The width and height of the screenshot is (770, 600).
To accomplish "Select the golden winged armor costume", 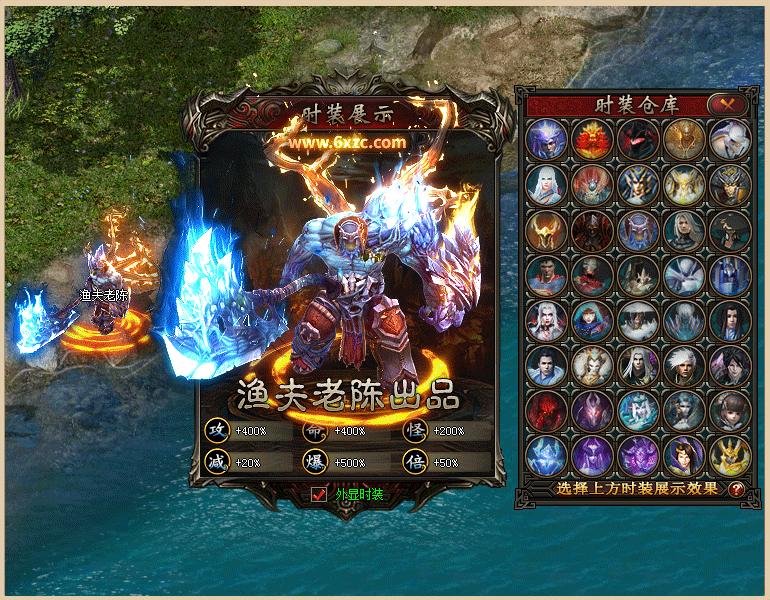I will coord(729,457).
